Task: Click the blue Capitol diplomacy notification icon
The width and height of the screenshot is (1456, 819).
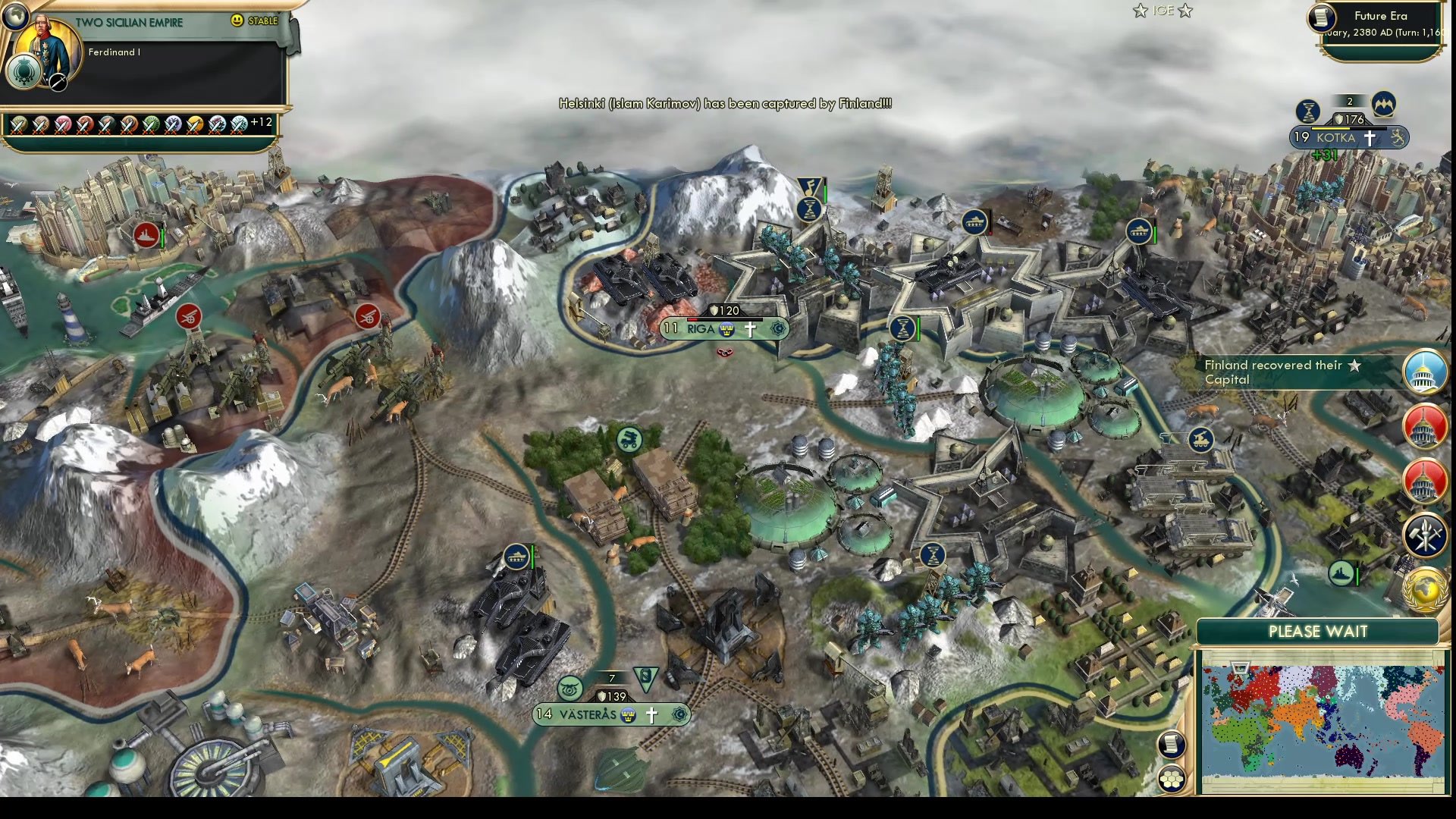Action: coord(1424,372)
